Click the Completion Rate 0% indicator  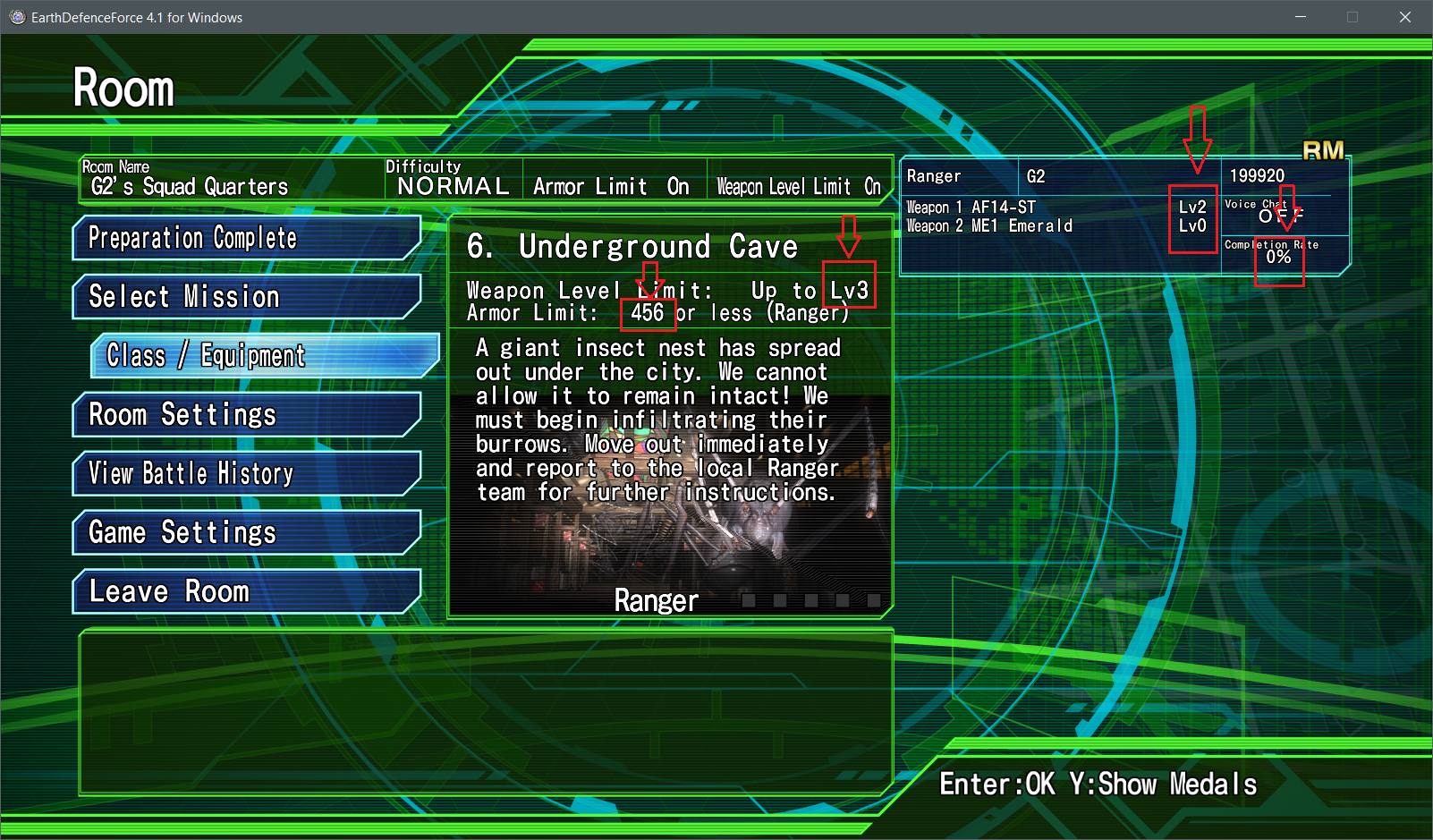(x=1279, y=259)
